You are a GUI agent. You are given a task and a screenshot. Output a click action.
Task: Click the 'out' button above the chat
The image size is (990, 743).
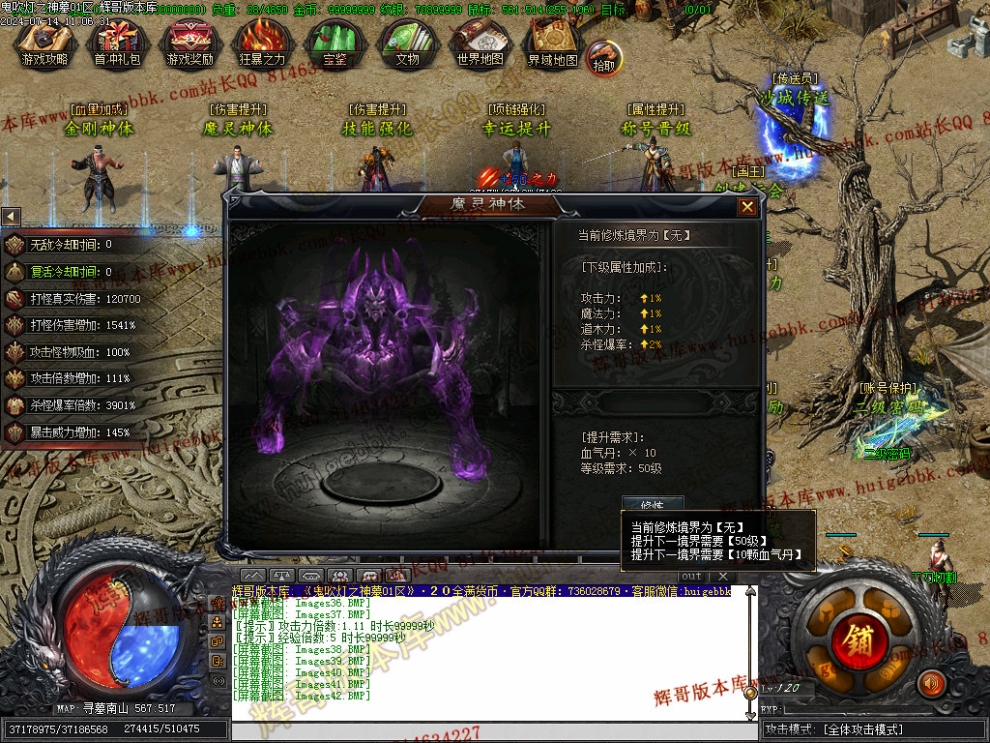point(691,576)
